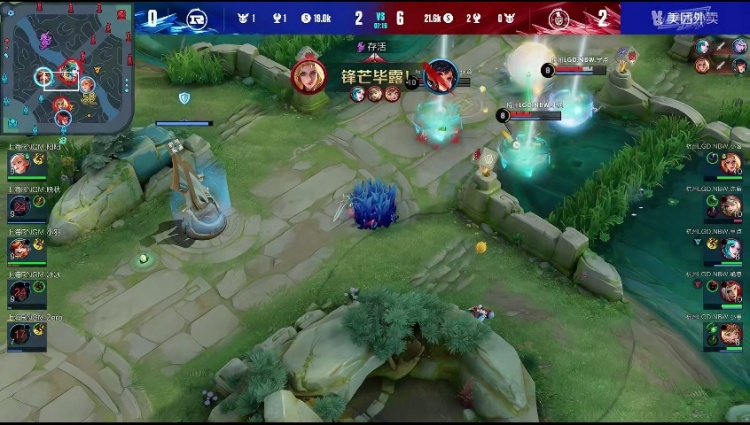Click the Meituan Waimai sponsor banner
The image size is (750, 425).
pos(685,17)
